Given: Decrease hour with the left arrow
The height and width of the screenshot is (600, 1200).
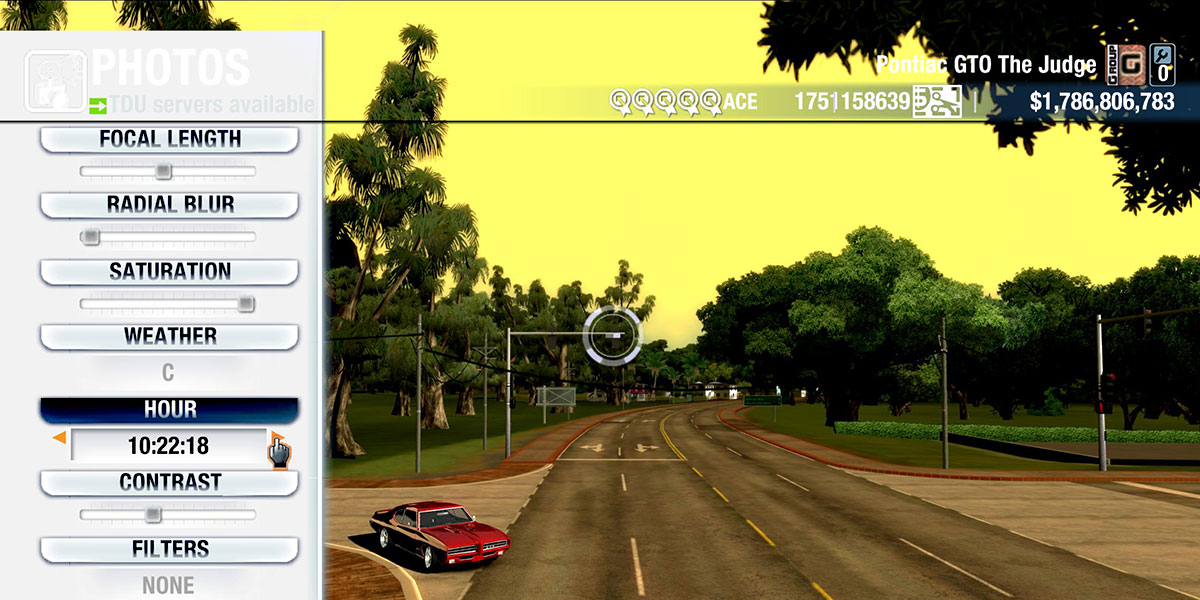Looking at the screenshot, I should coord(60,438).
